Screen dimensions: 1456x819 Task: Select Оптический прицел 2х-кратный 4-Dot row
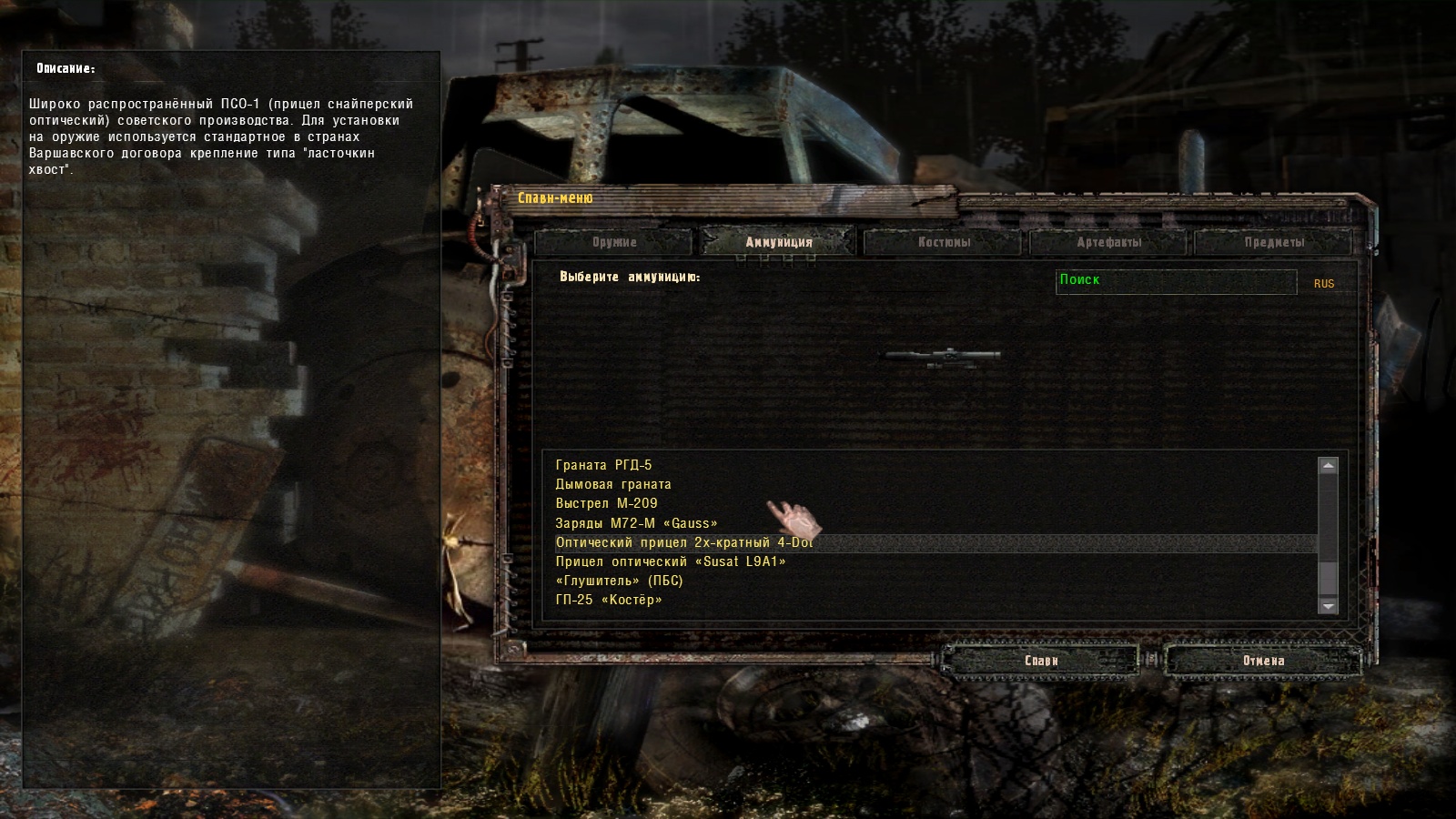(x=684, y=542)
